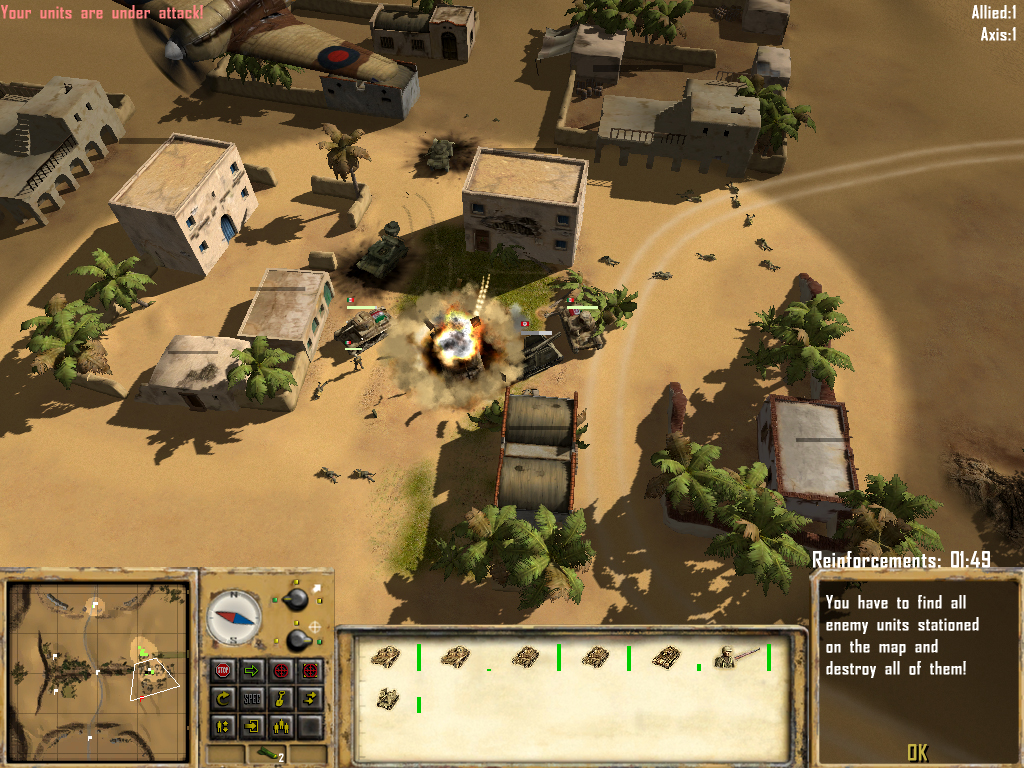Choose the yellow-cornered red crosshair command
This screenshot has width=1024, height=768.
click(310, 670)
